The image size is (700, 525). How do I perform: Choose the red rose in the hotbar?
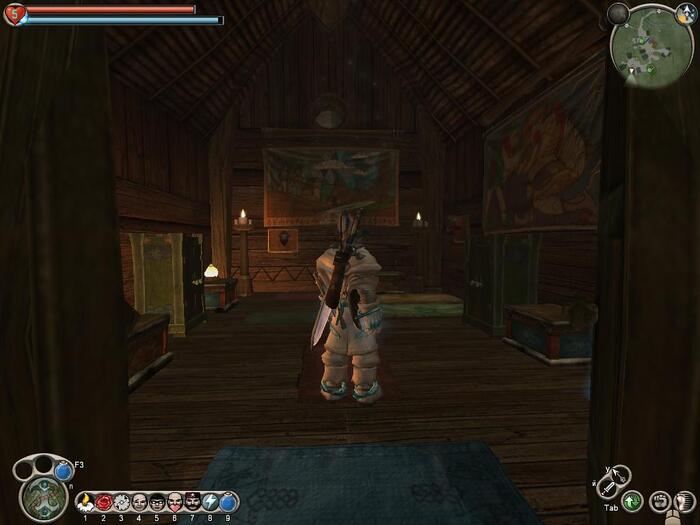103,501
